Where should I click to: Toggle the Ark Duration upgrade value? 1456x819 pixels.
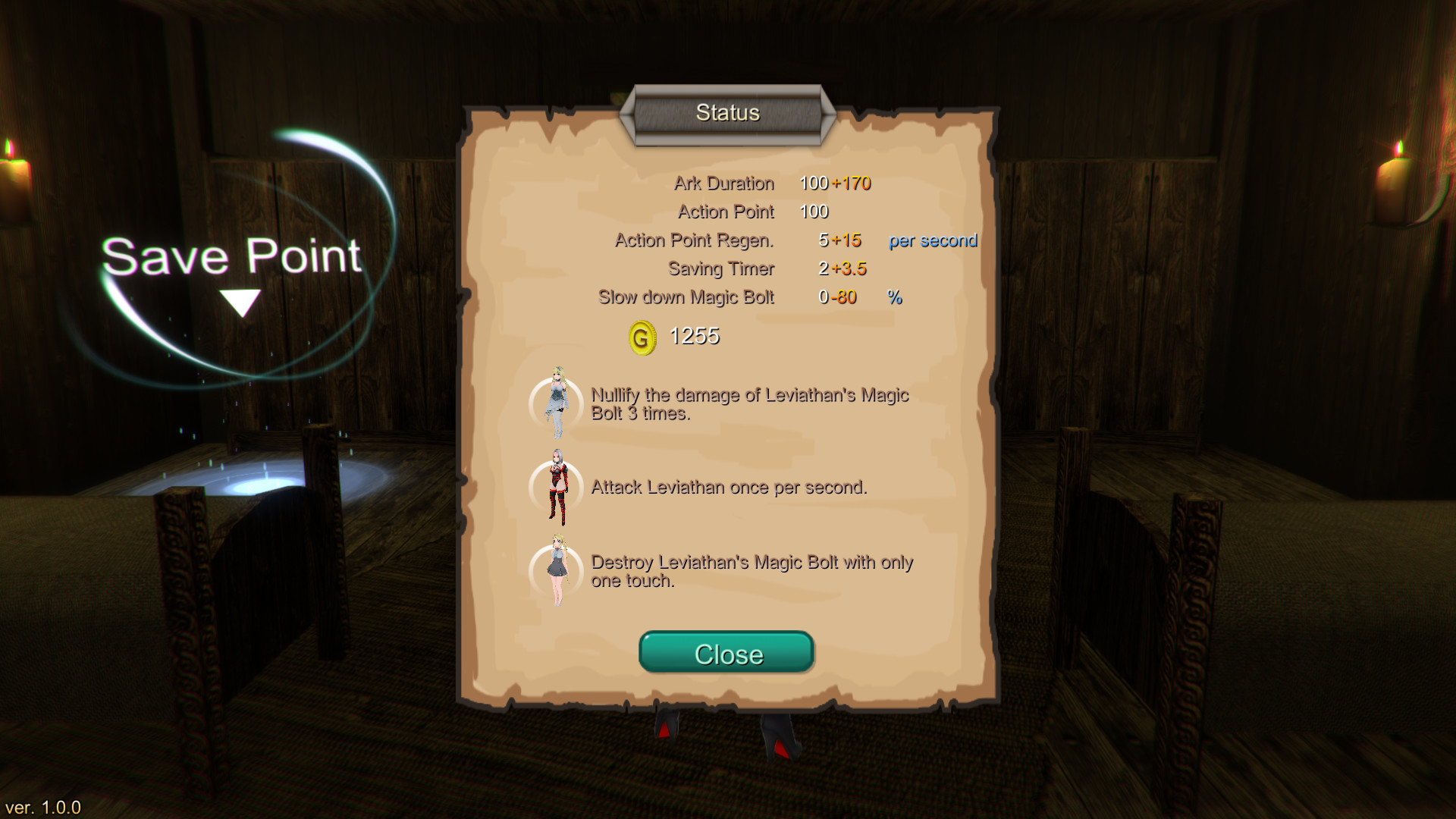pos(853,183)
